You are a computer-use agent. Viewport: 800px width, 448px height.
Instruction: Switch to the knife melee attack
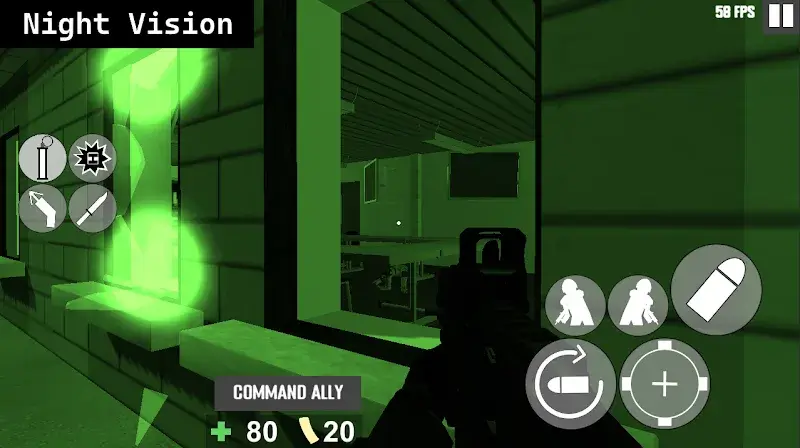click(x=93, y=207)
